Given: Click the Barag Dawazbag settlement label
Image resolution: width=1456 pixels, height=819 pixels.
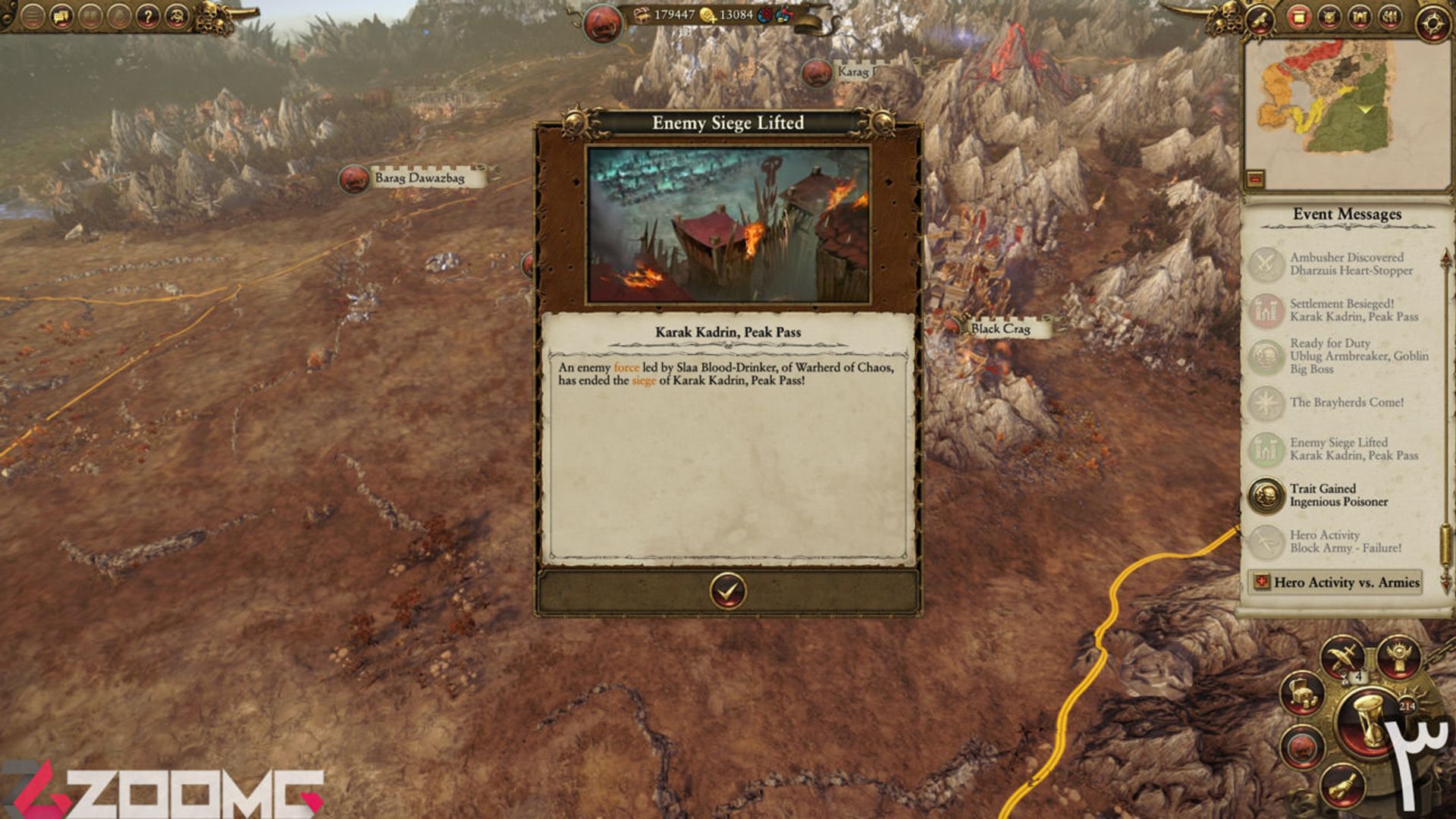Looking at the screenshot, I should coord(419,178).
